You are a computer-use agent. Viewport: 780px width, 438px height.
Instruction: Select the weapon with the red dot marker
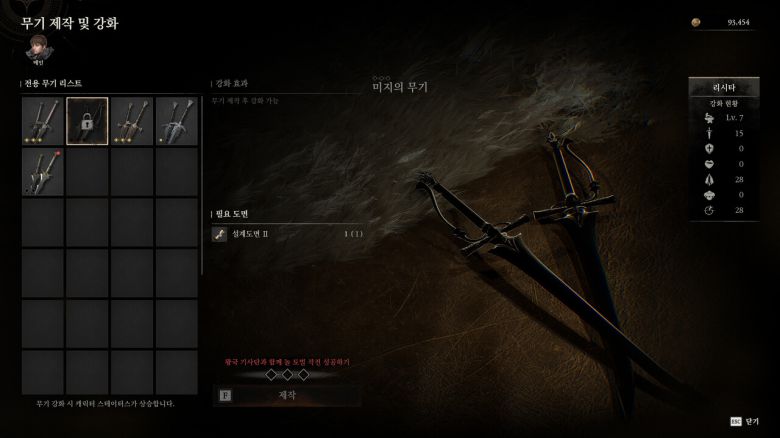[43, 172]
